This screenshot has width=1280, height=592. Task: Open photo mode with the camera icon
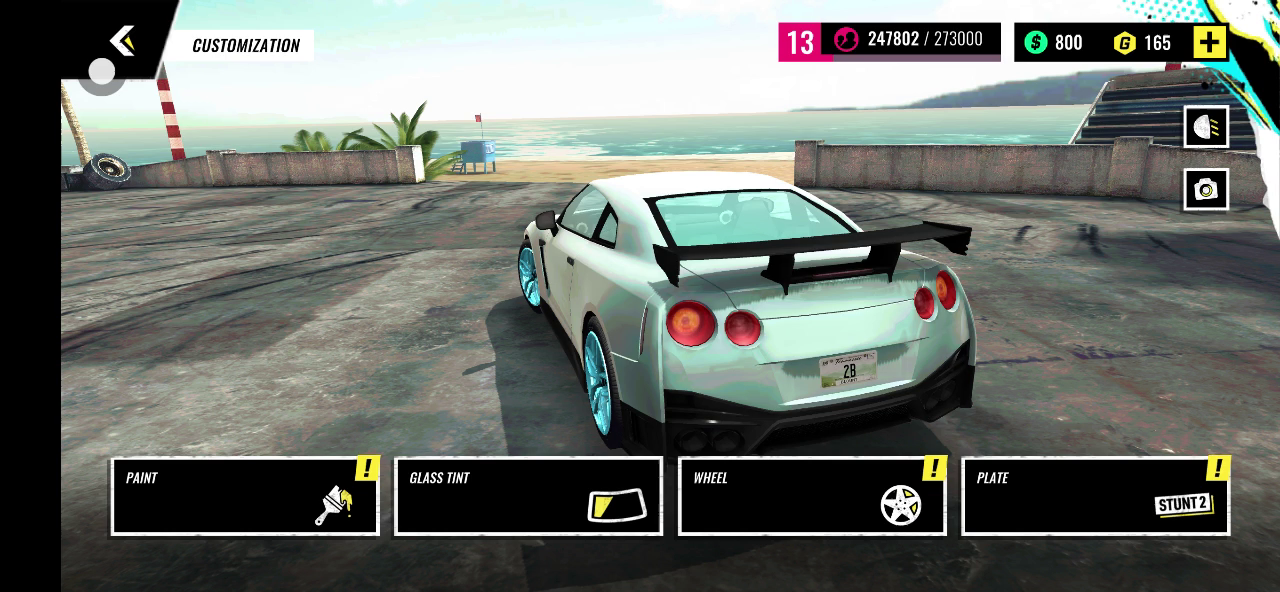click(1206, 189)
